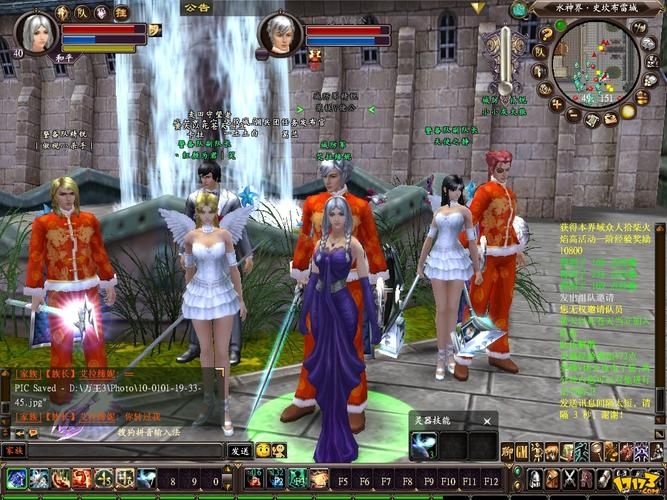Select the 家族 chat channel button

[14, 451]
